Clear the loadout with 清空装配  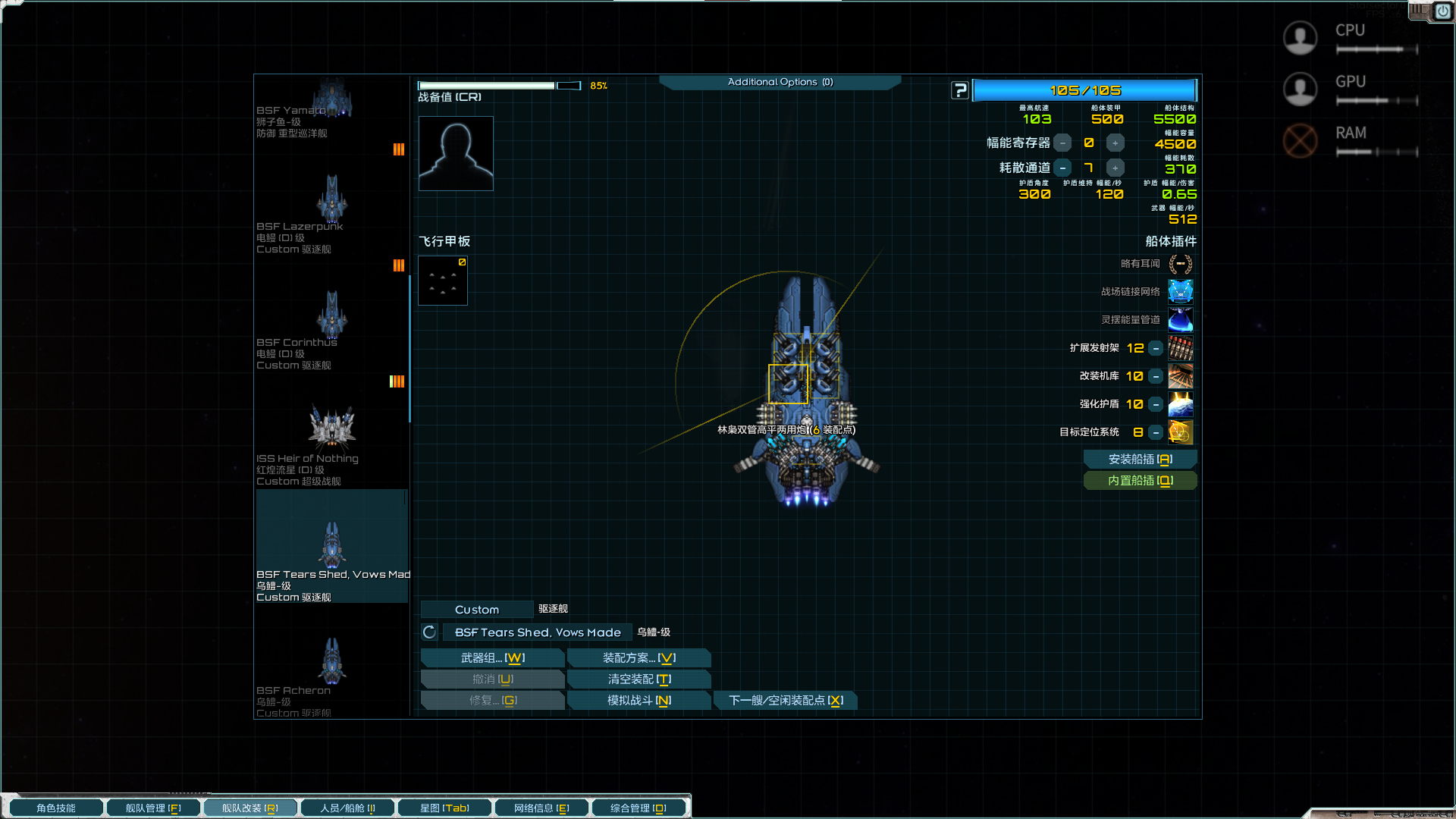[639, 679]
